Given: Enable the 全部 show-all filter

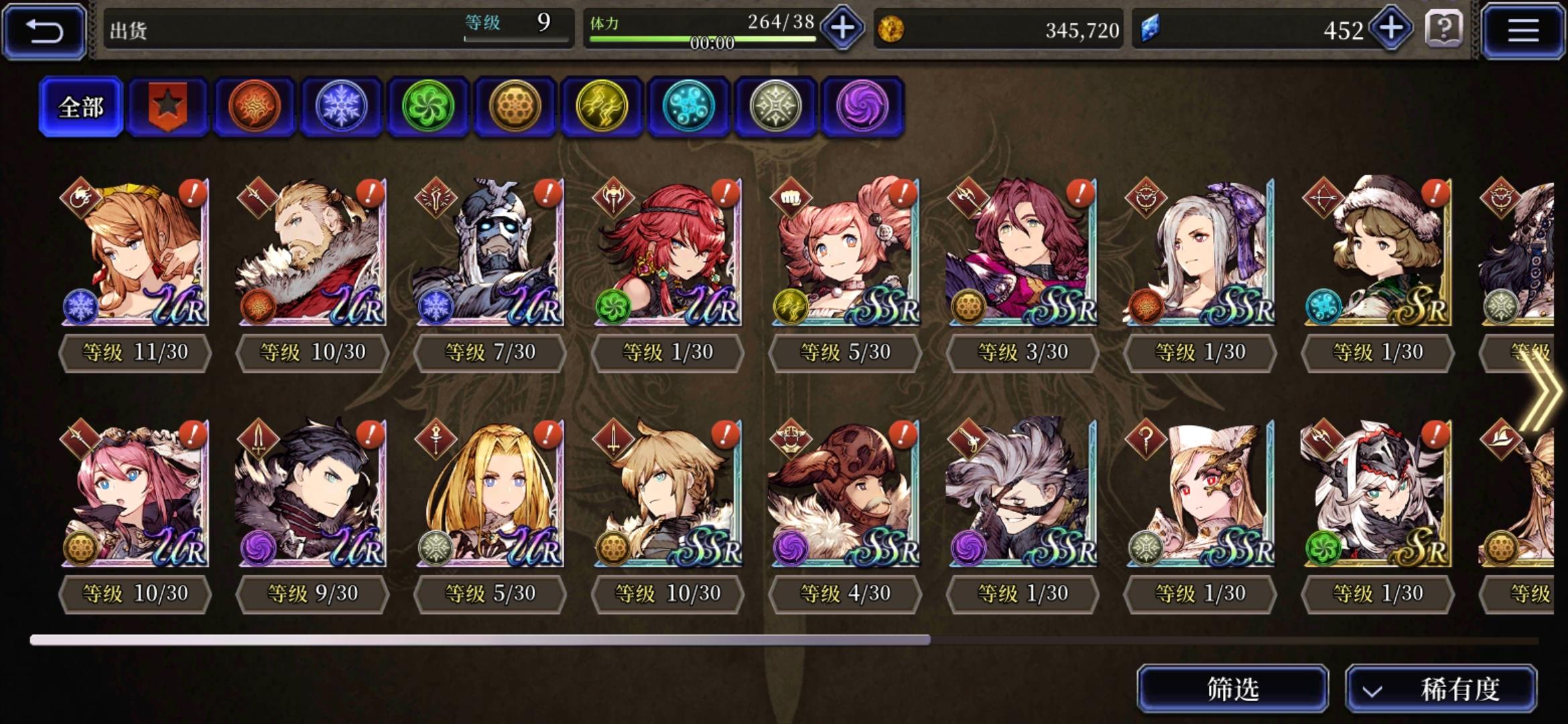Looking at the screenshot, I should (x=80, y=106).
